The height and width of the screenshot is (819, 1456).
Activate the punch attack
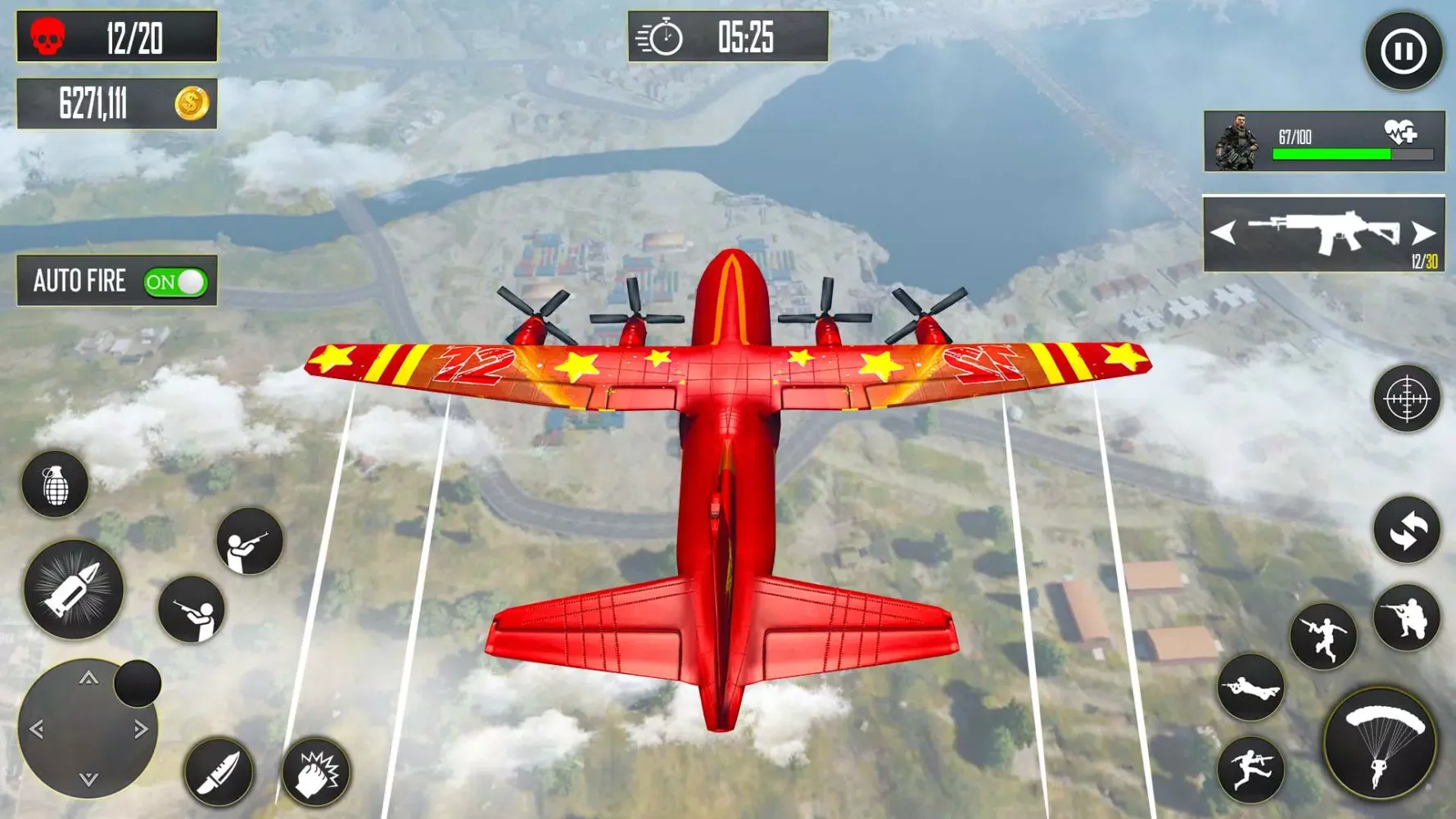click(x=315, y=772)
